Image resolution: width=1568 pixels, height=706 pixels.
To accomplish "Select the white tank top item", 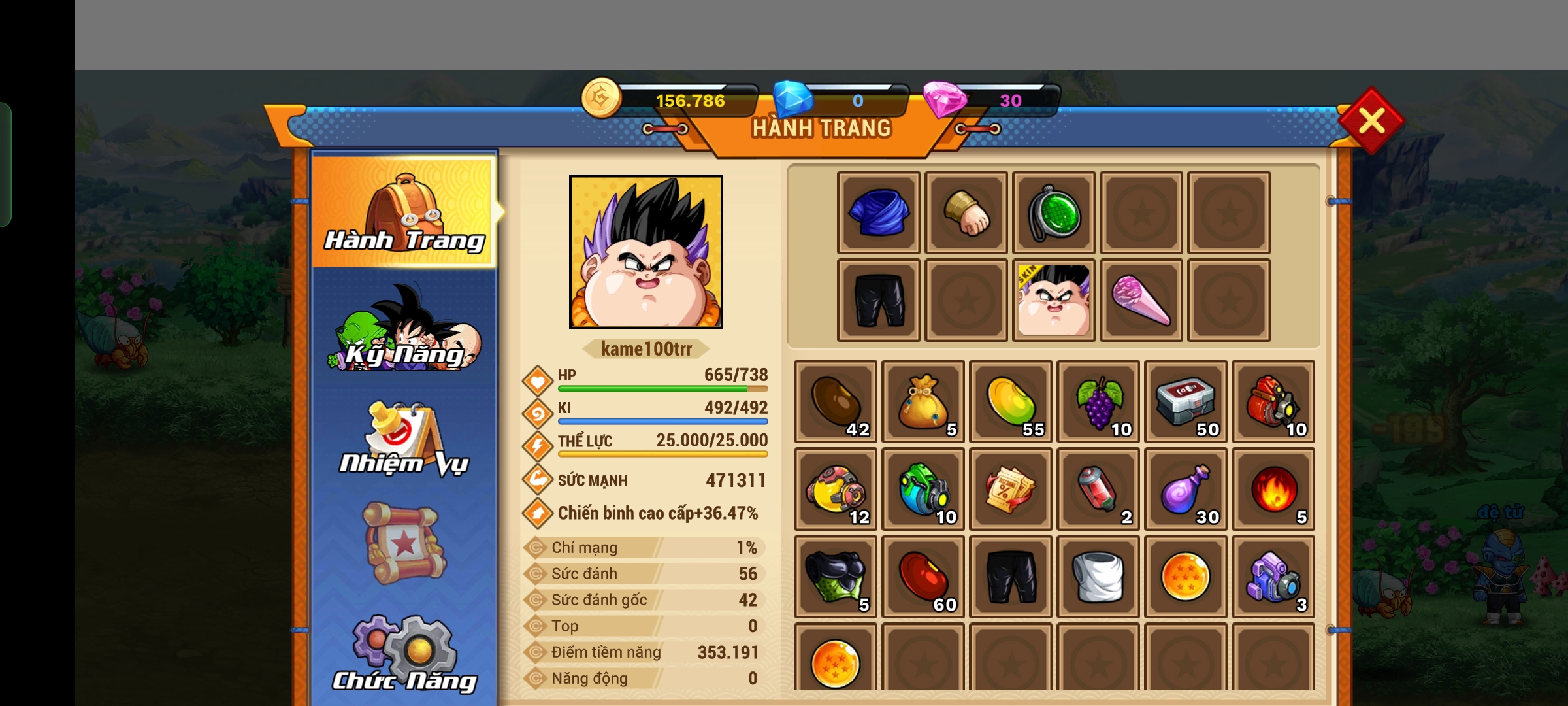I will point(1098,577).
